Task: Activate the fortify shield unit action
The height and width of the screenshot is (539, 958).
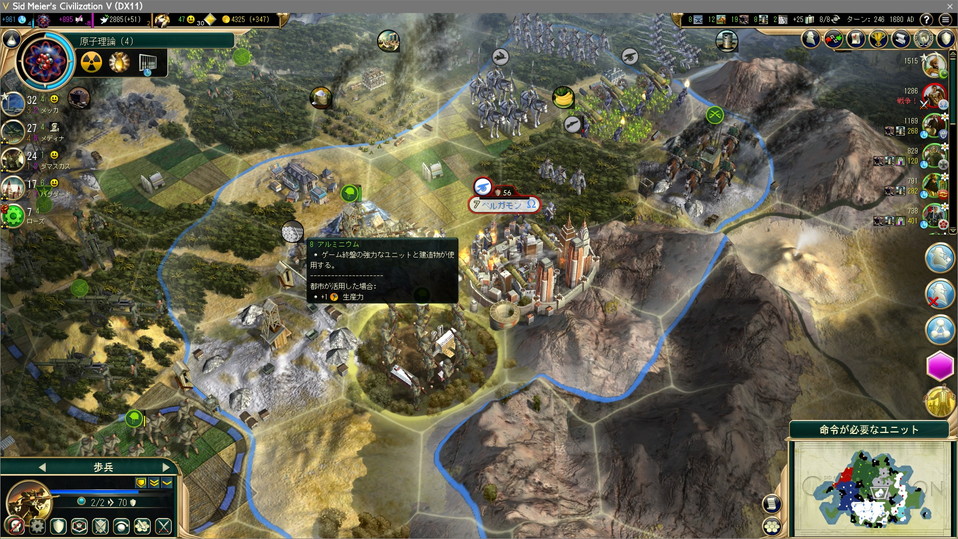Action: pyautogui.click(x=59, y=526)
